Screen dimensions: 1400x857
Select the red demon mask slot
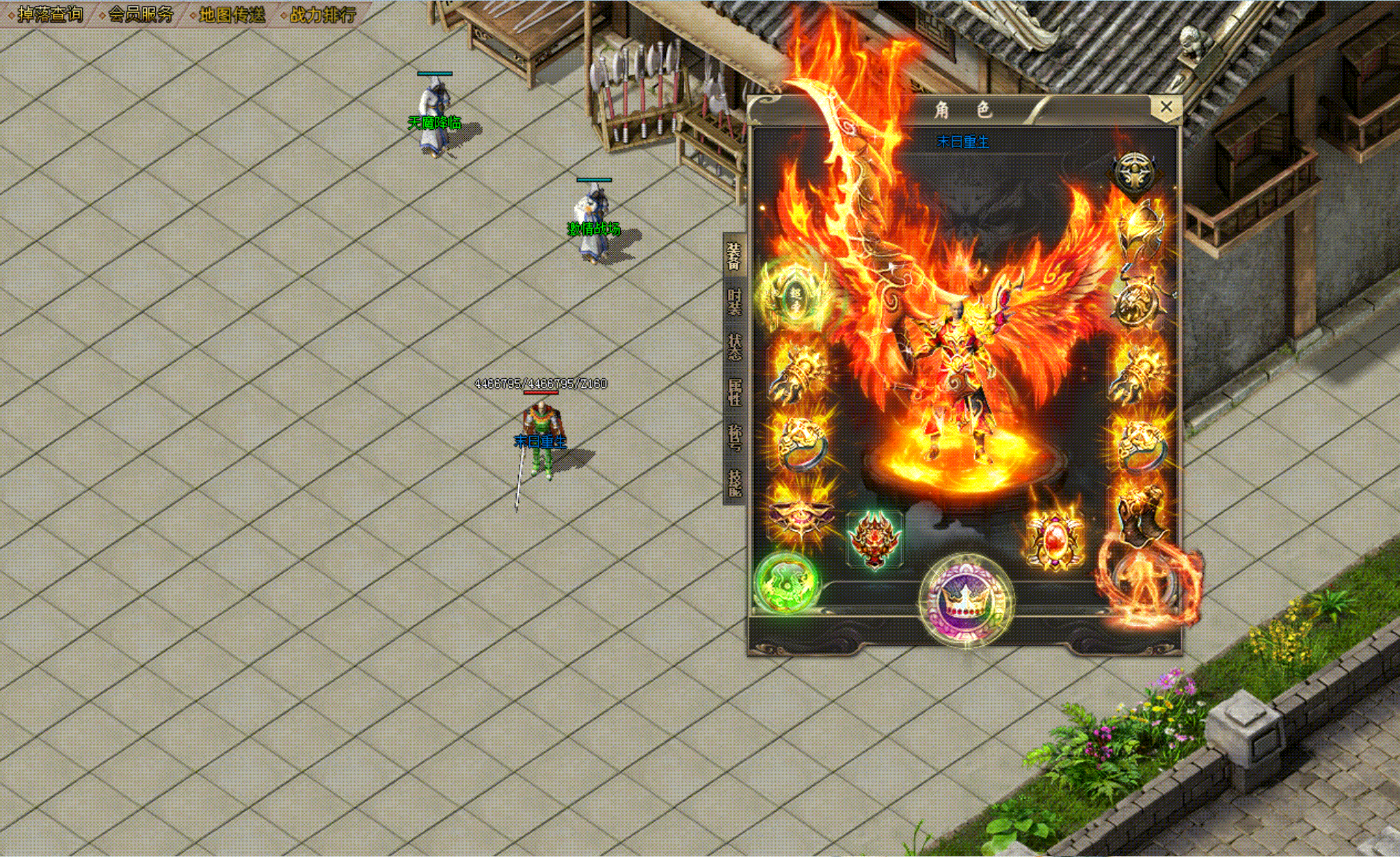[x=874, y=539]
